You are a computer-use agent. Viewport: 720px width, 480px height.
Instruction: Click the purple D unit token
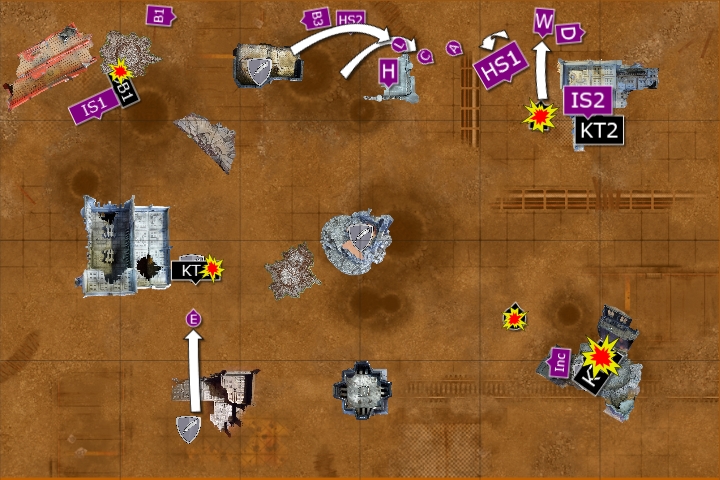coord(569,33)
